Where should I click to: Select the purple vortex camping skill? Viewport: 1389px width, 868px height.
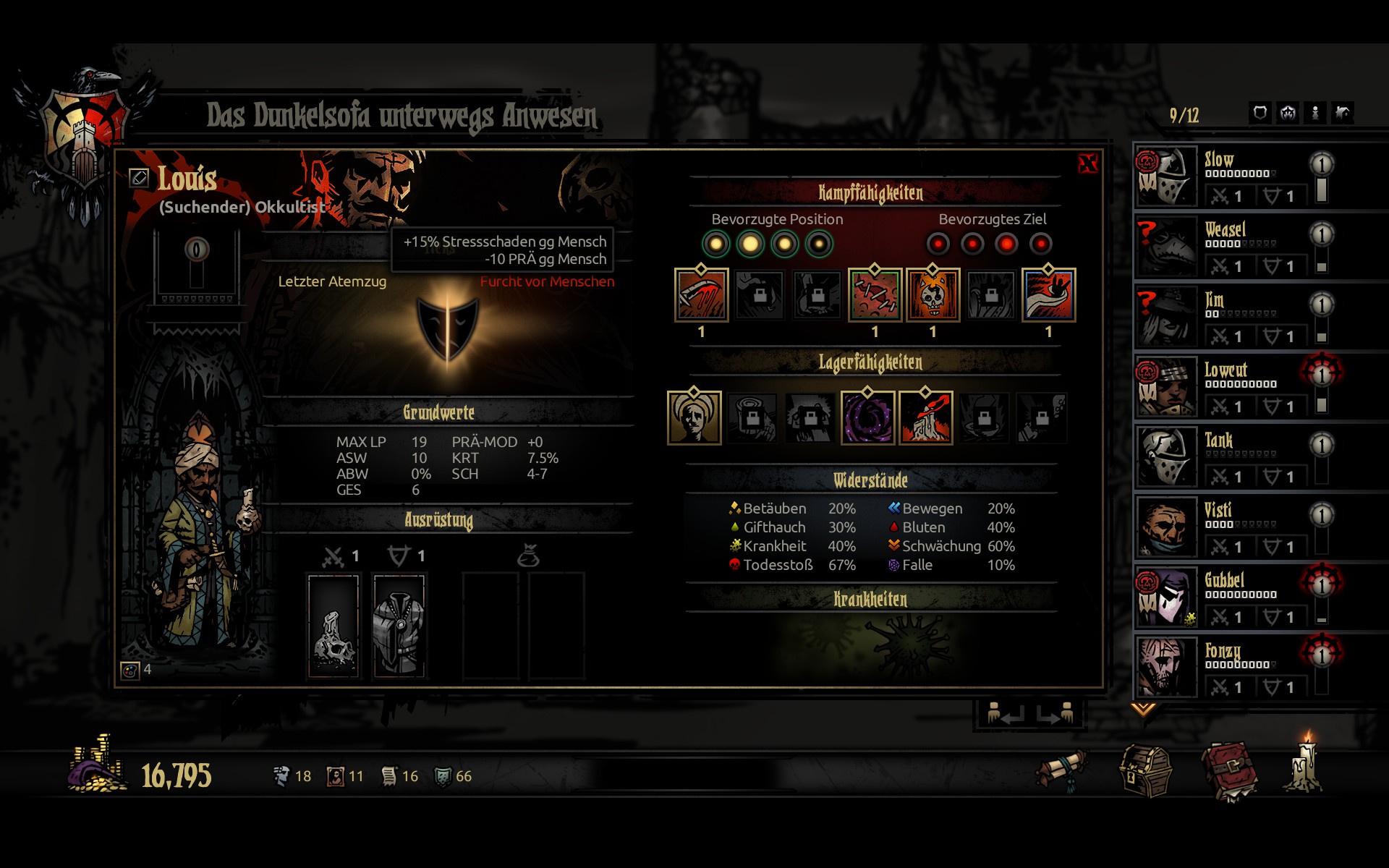867,417
